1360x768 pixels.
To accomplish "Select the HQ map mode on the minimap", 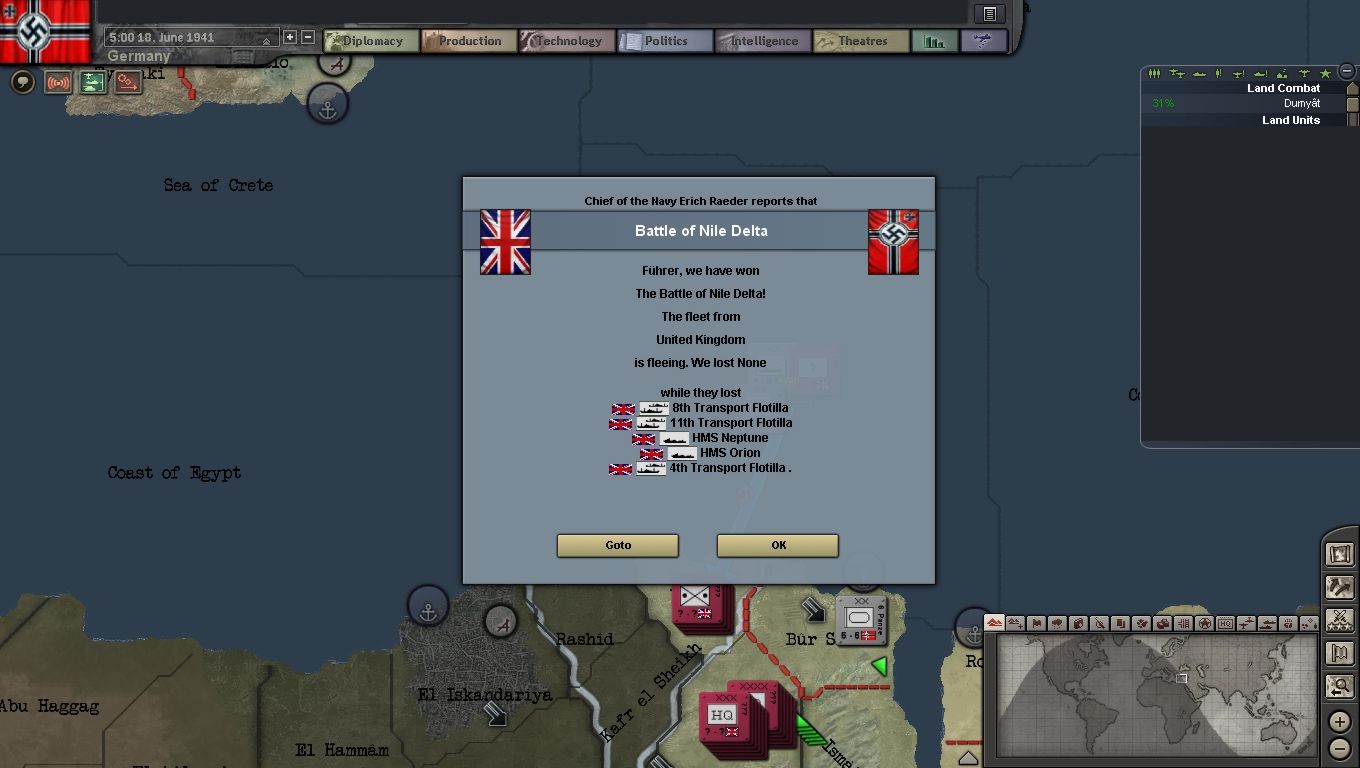I will [x=1225, y=623].
